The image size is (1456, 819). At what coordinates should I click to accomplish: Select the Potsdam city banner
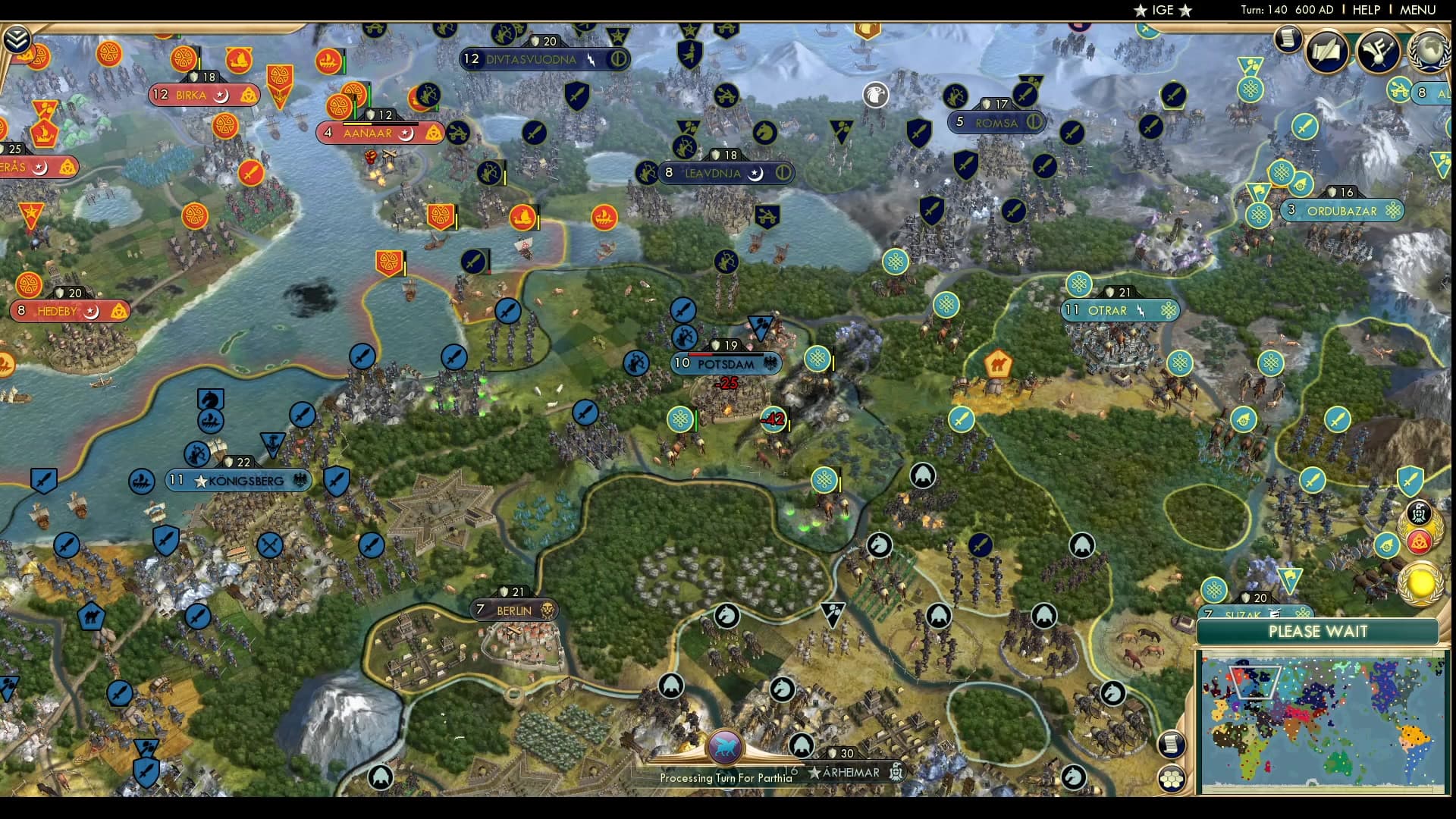(x=728, y=363)
